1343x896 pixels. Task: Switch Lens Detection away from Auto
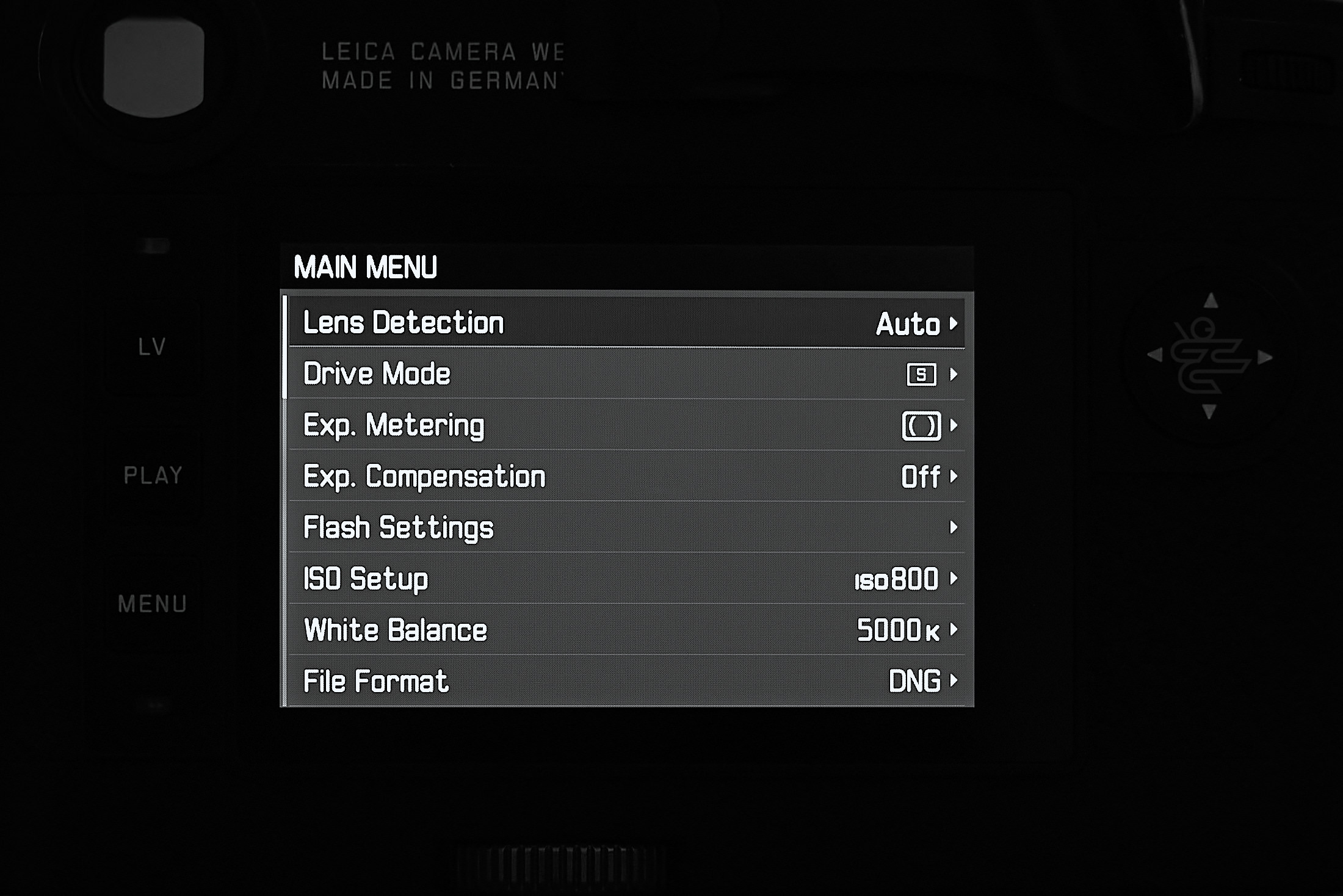pyautogui.click(x=908, y=323)
